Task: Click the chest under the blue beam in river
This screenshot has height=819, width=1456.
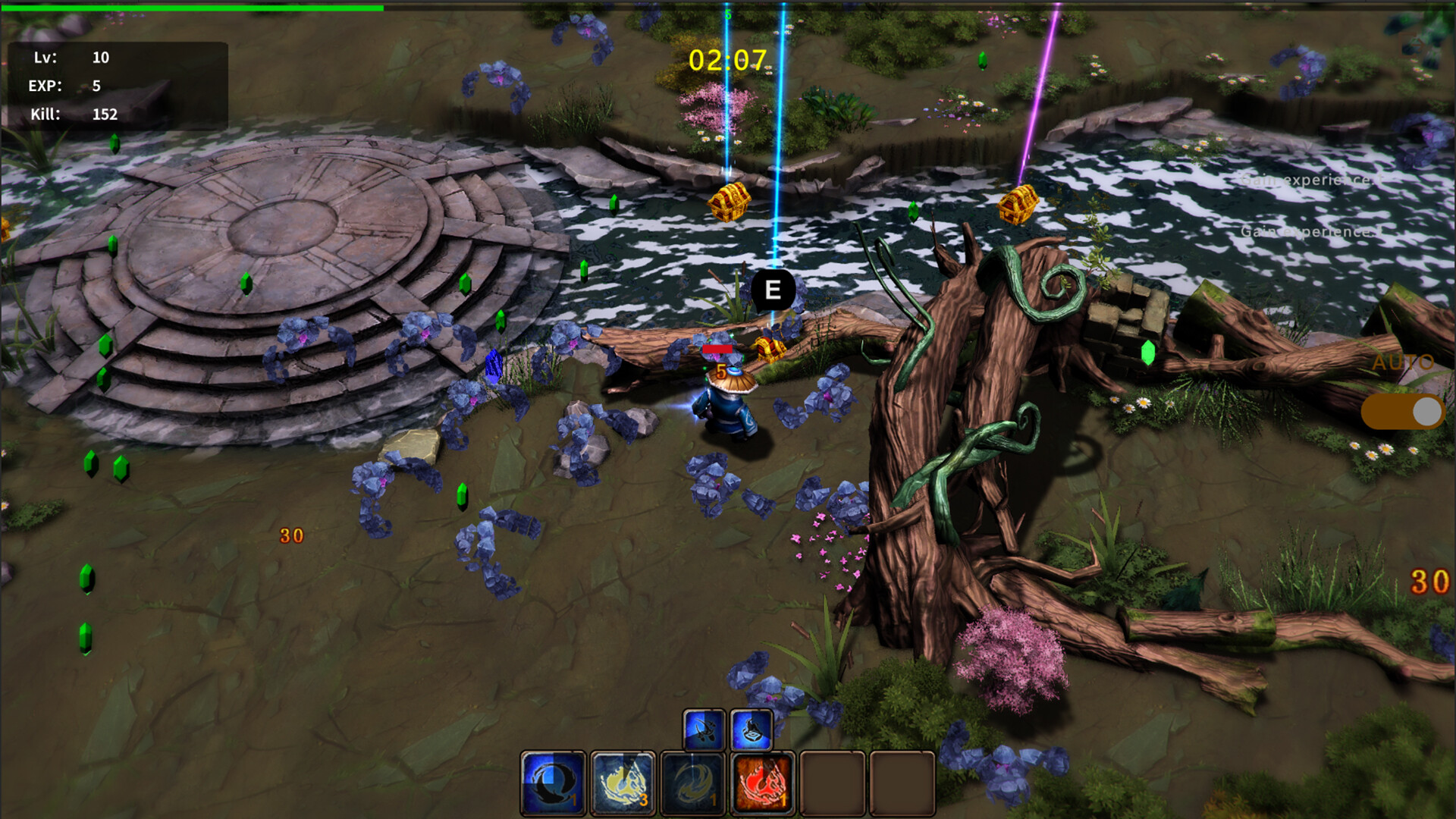Action: point(730,201)
